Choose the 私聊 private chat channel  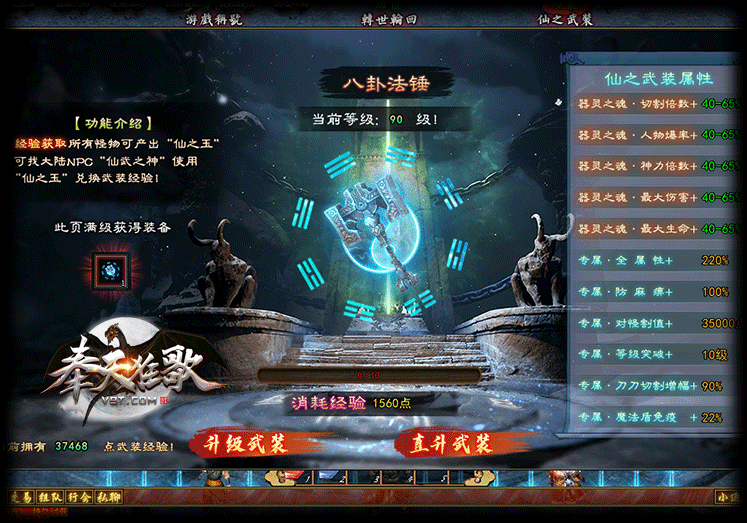coord(109,496)
